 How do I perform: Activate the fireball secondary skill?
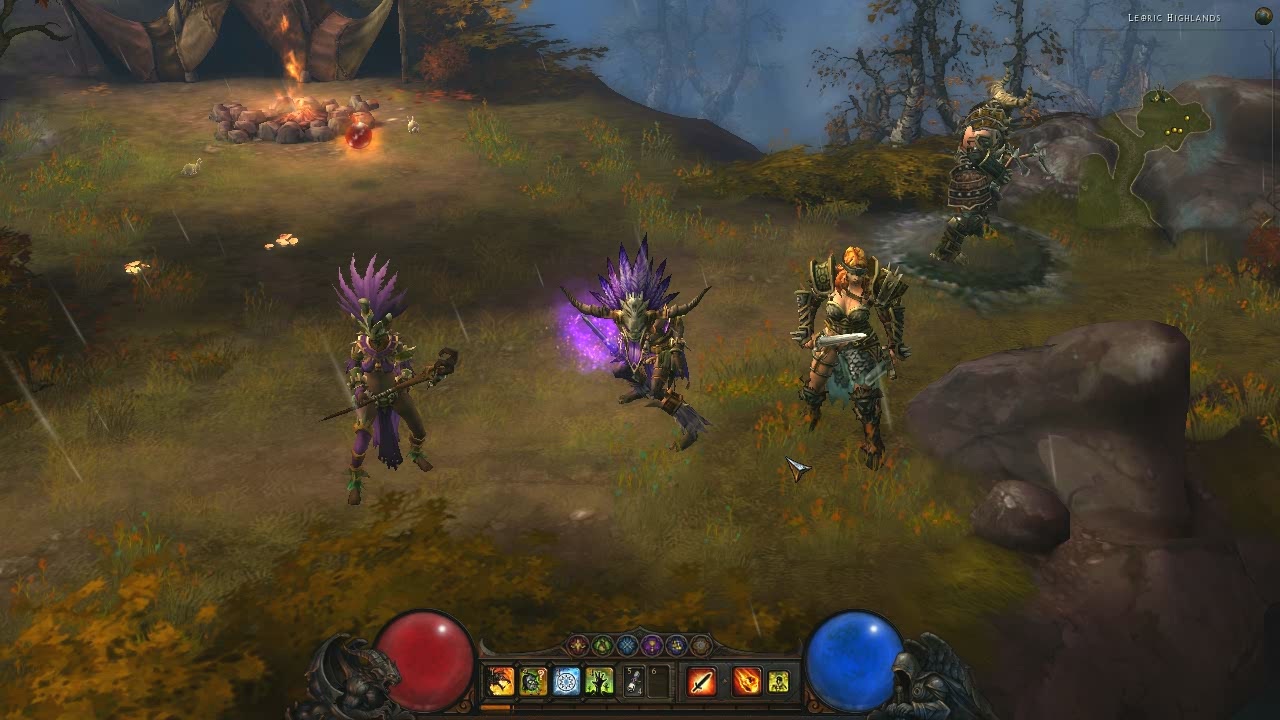tap(746, 682)
